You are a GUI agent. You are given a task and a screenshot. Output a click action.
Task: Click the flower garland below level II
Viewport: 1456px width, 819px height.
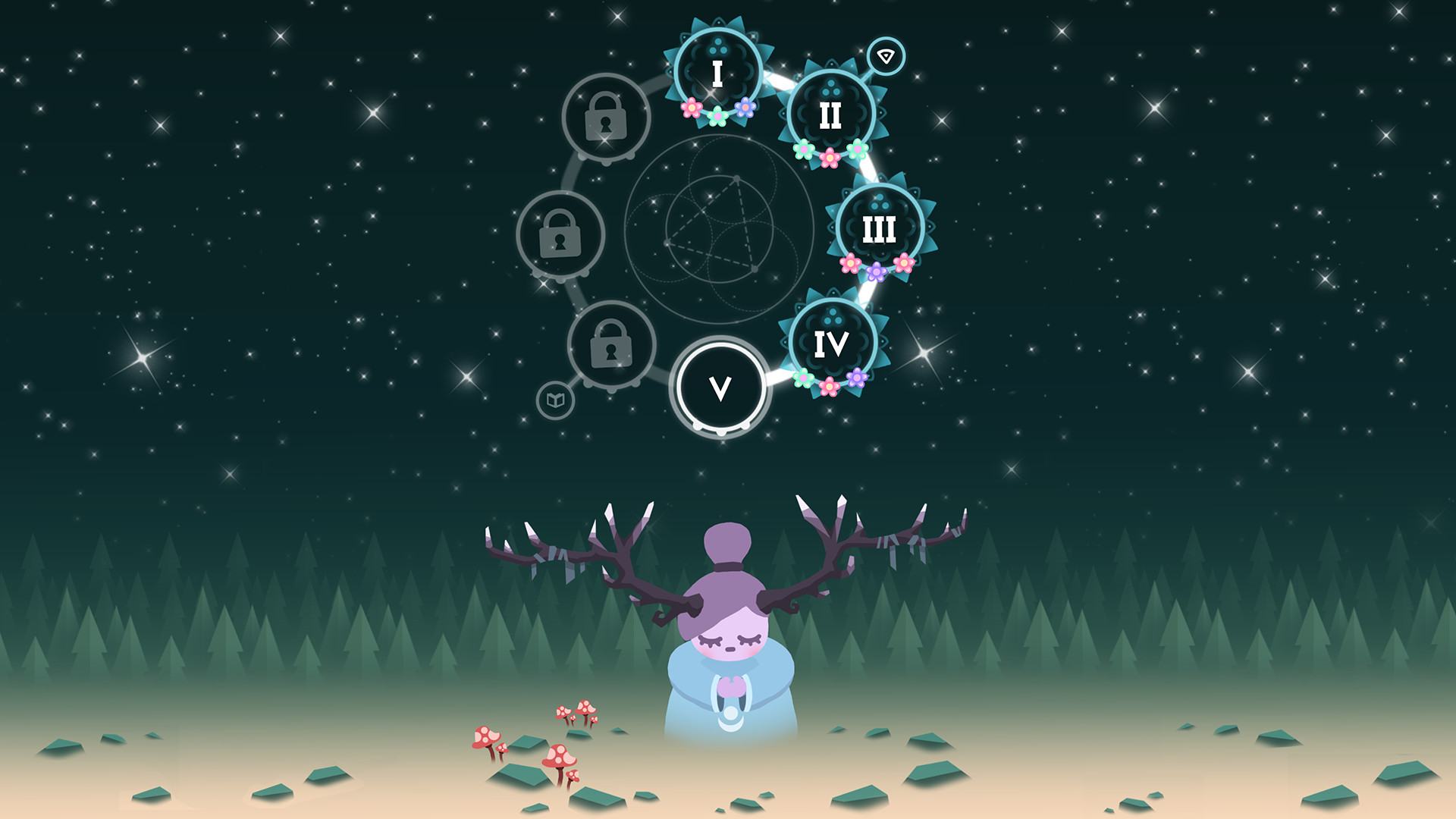click(x=829, y=154)
